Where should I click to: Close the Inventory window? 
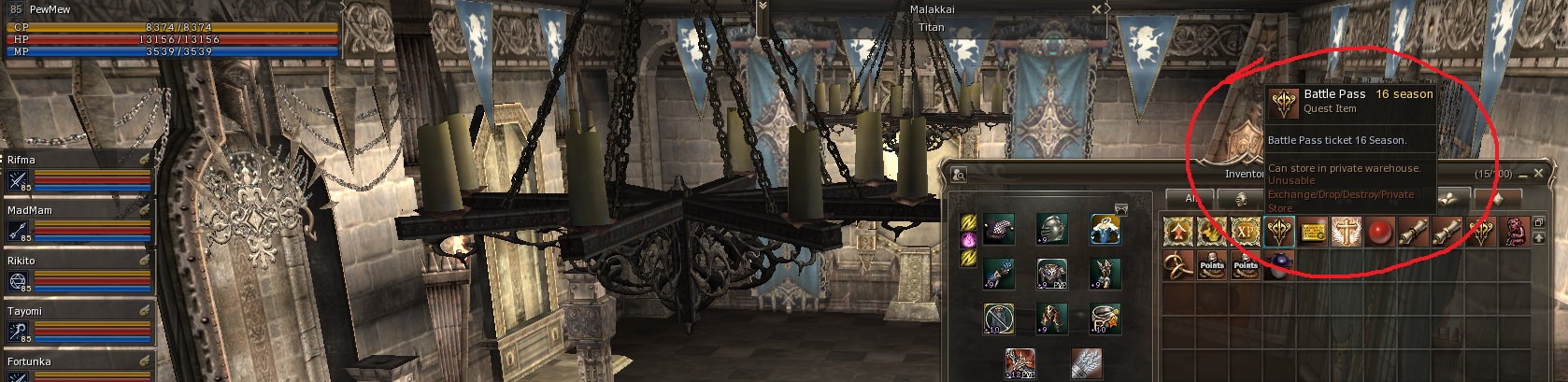pos(1538,173)
